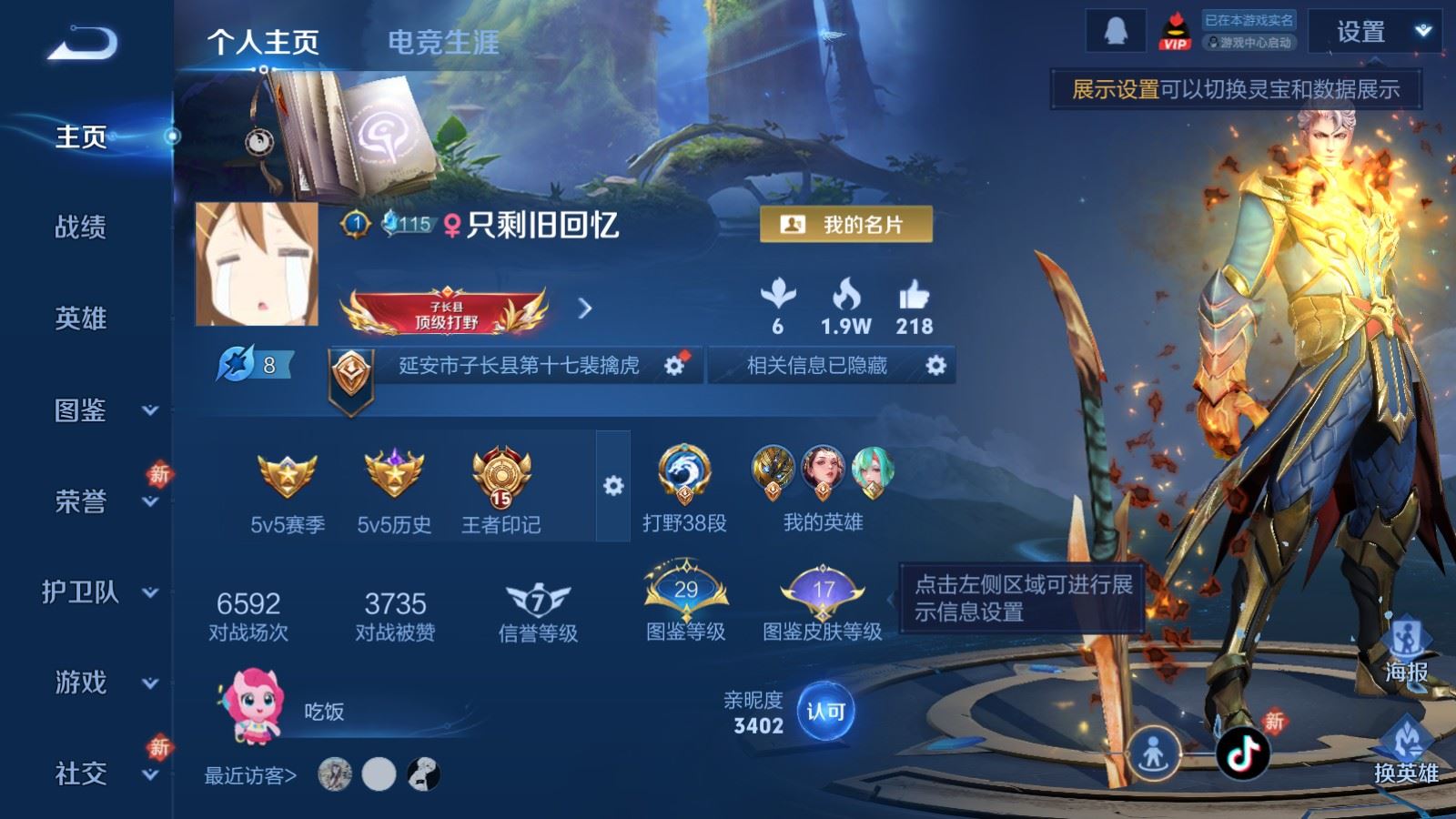Switch to the 电竞生涯 tab

tap(443, 42)
